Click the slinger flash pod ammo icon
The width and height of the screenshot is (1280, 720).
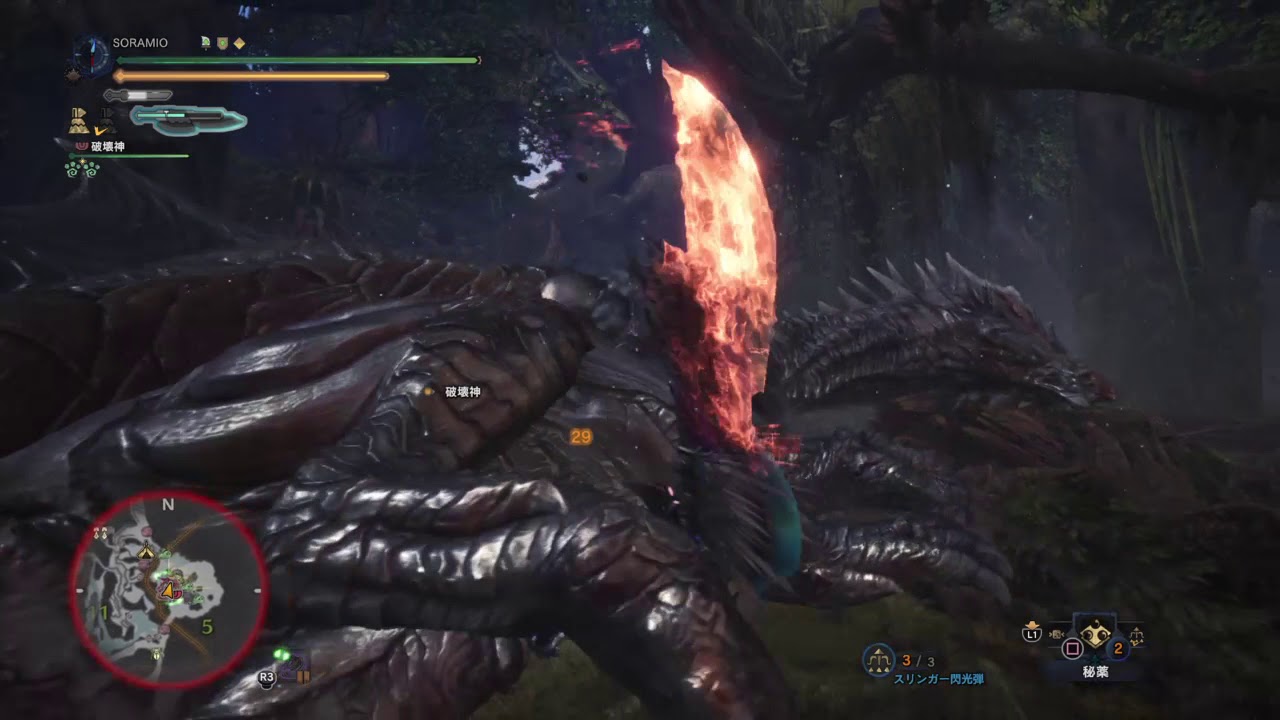tap(878, 658)
